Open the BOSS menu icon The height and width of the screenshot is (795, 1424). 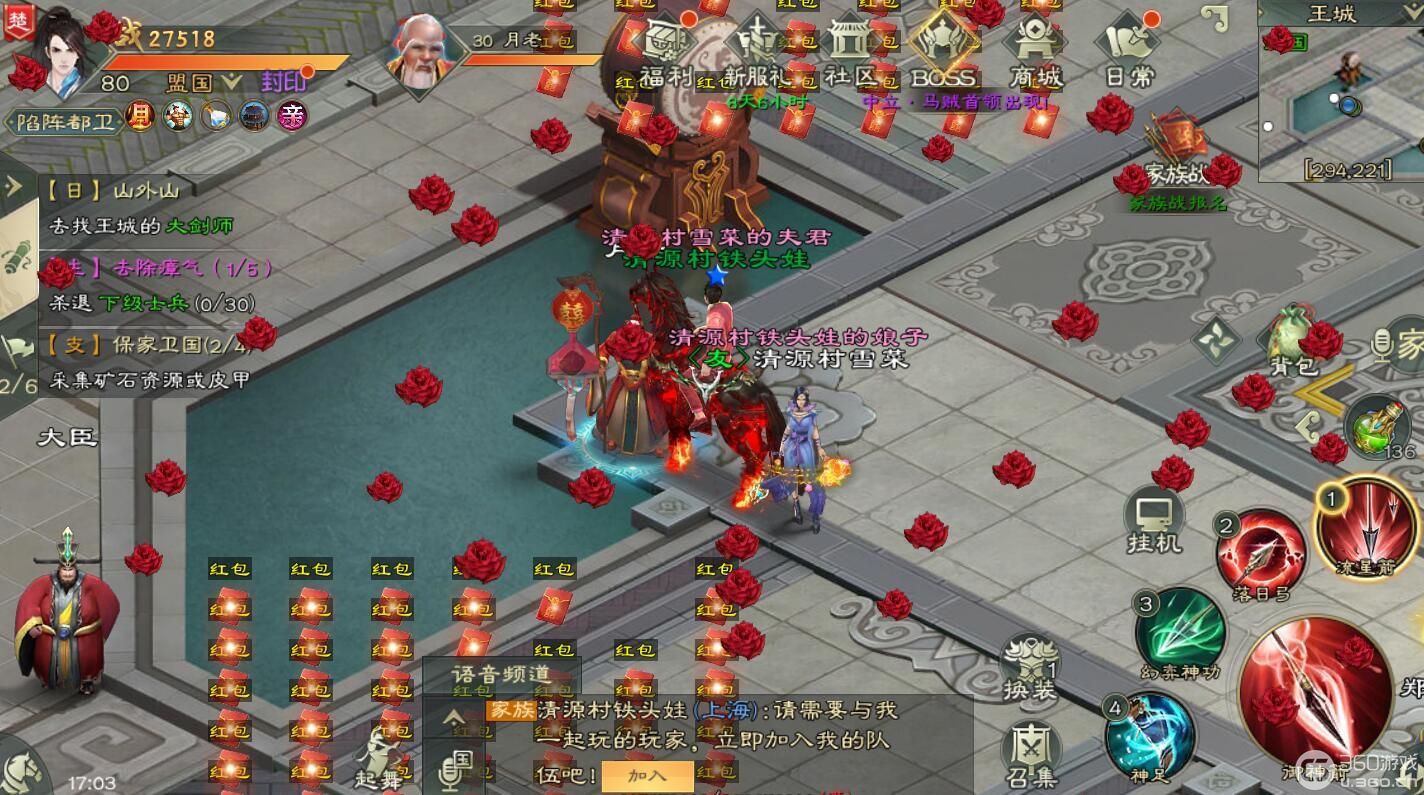943,48
